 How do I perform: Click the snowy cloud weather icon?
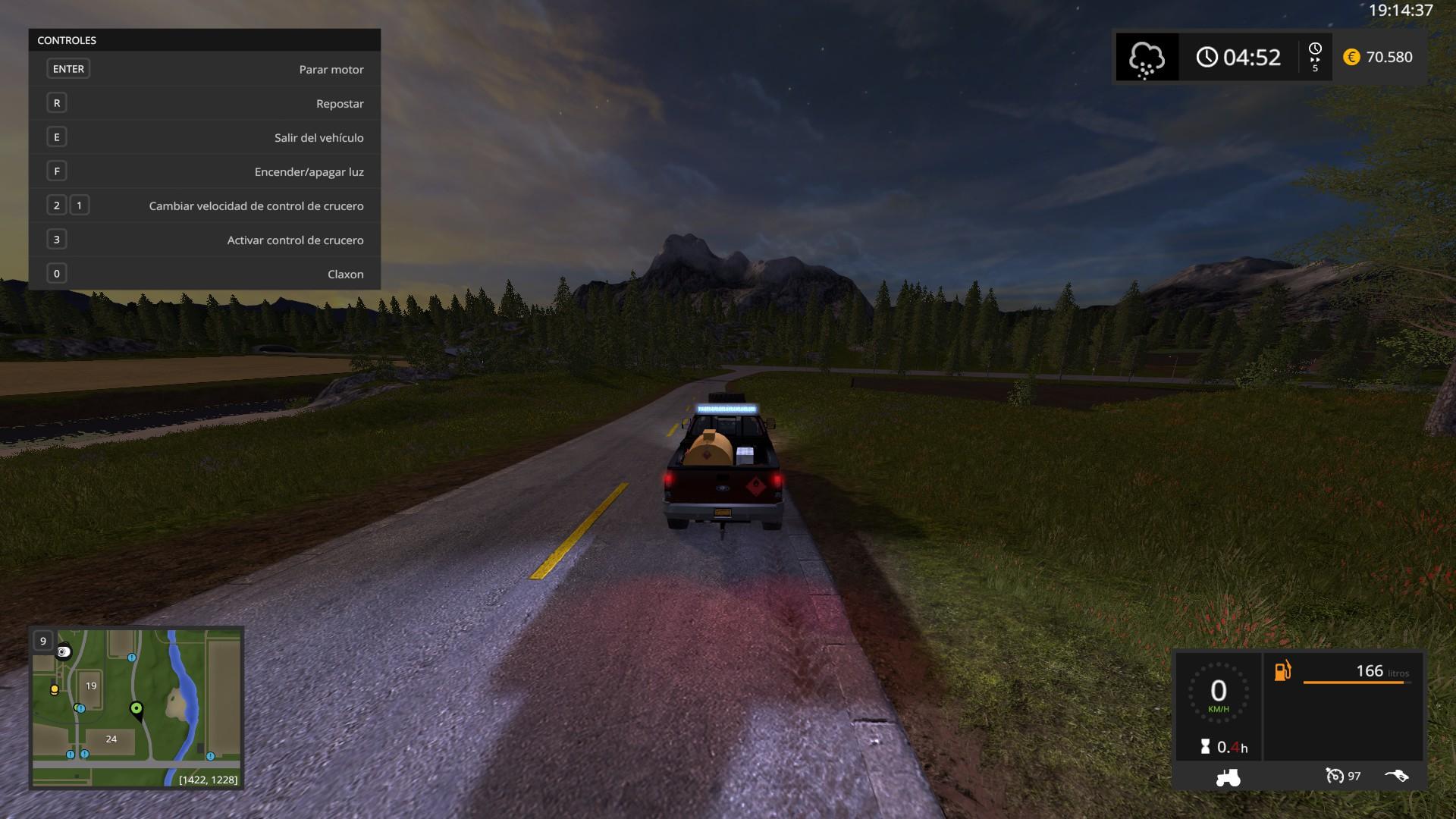click(1147, 58)
